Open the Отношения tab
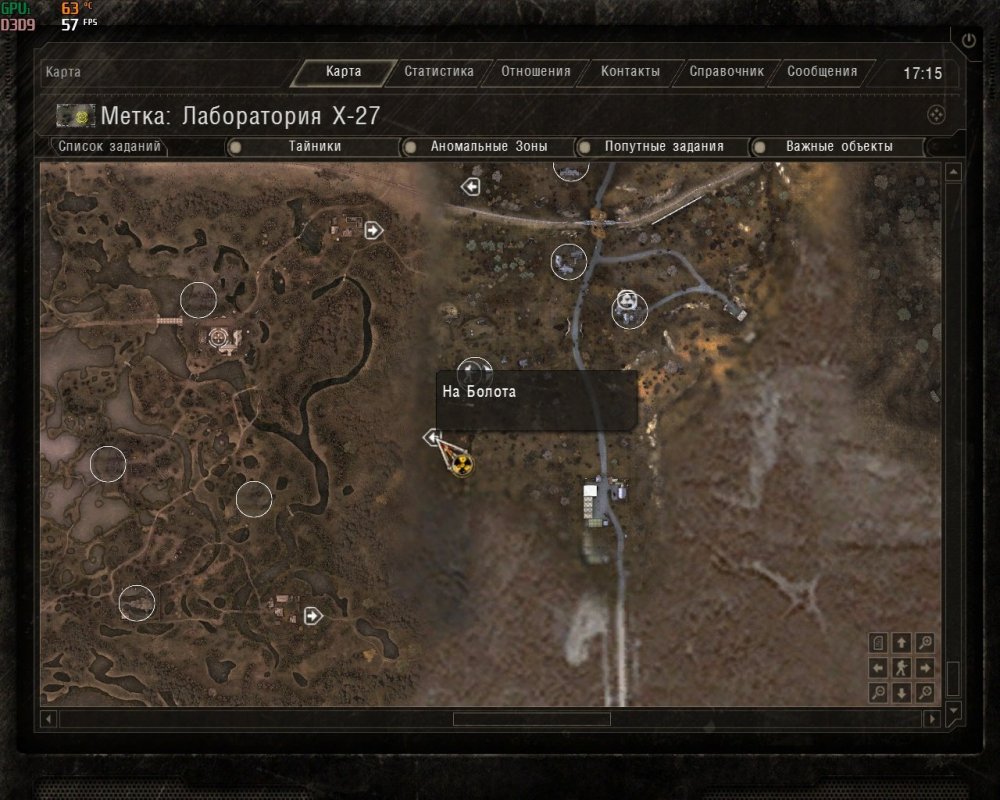 pyautogui.click(x=535, y=72)
